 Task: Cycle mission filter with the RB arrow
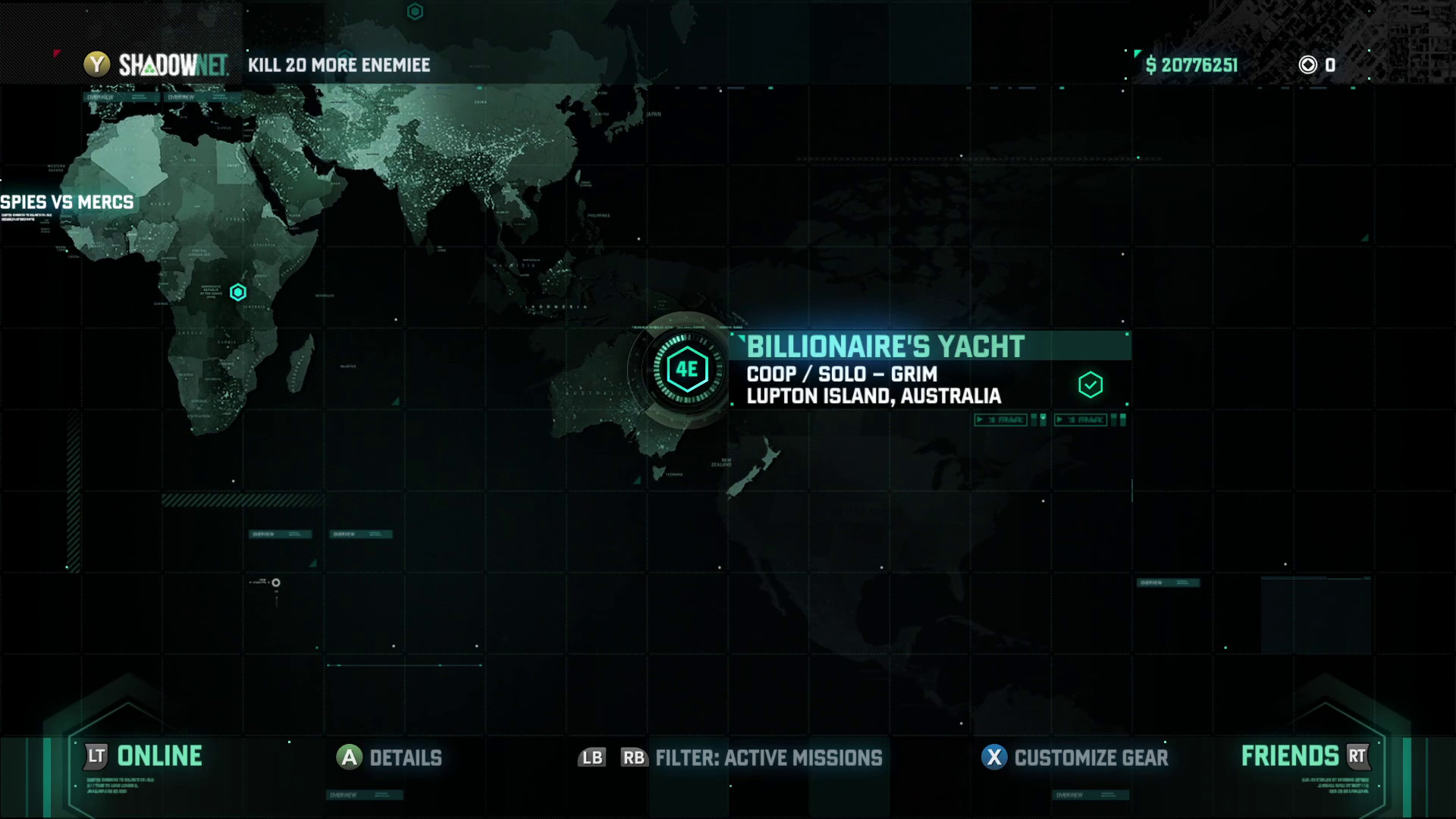pos(635,758)
